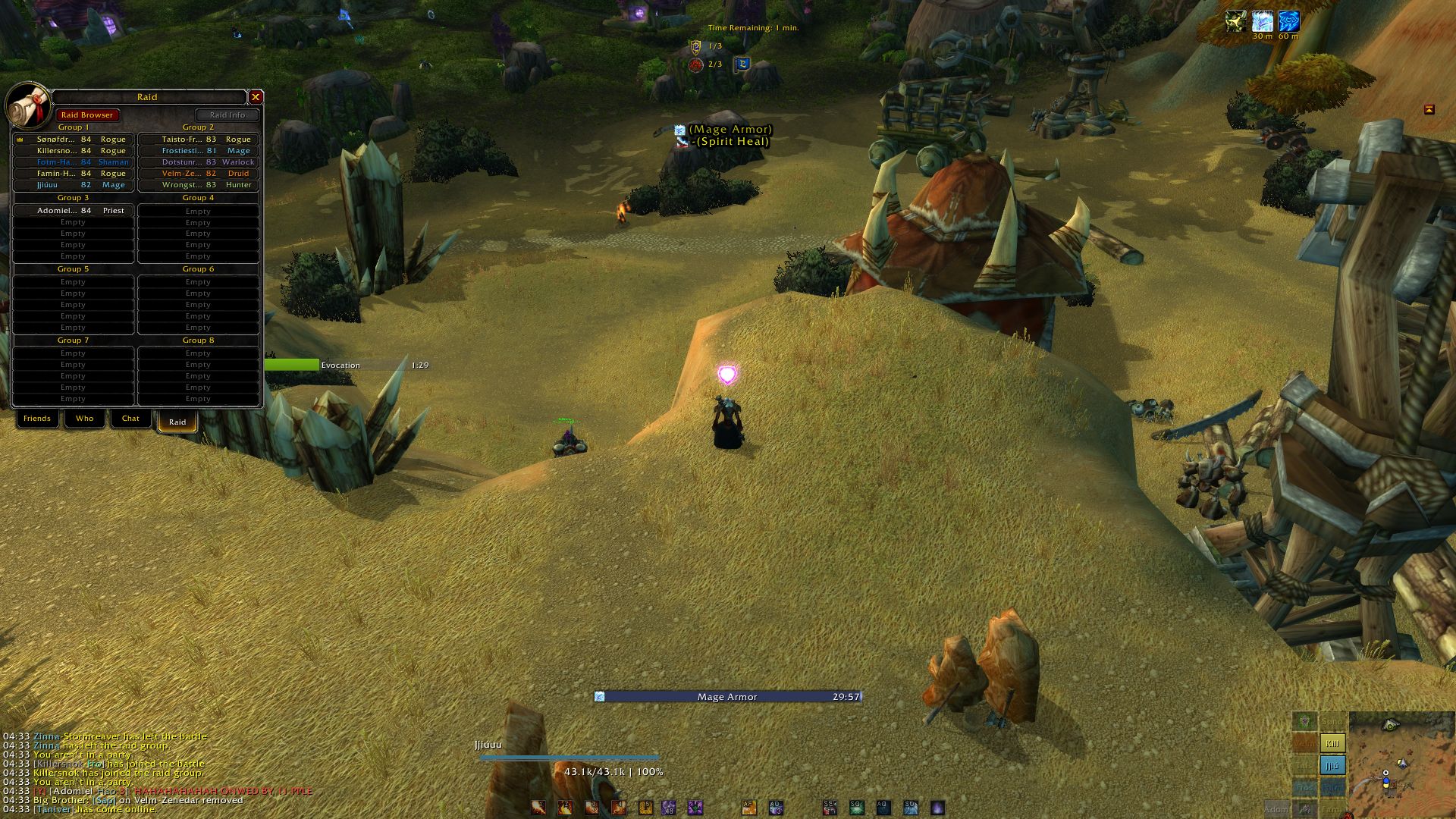The image size is (1456, 819).
Task: Activate the fire spell on hotkey 1
Action: [x=538, y=808]
